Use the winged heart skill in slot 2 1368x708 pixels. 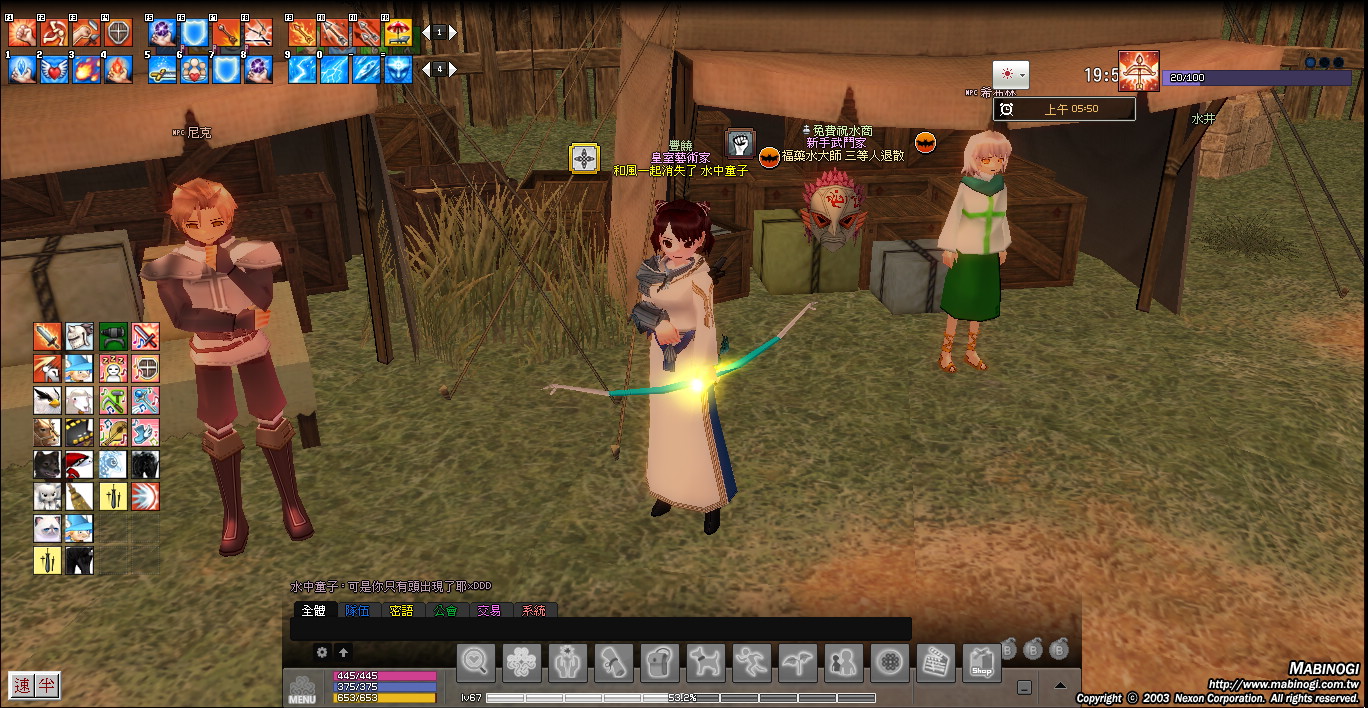tap(54, 69)
